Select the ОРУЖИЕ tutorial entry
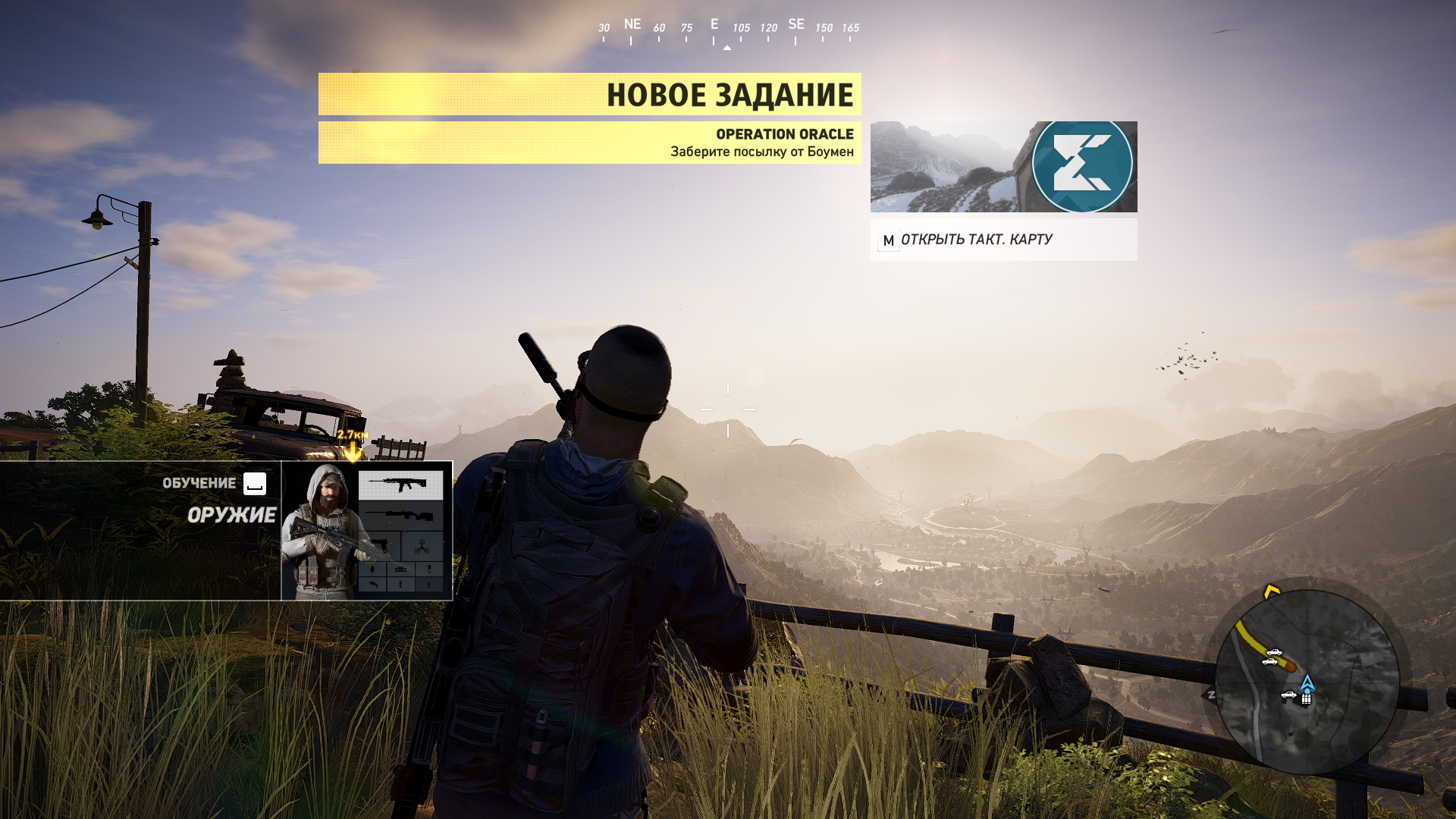This screenshot has width=1456, height=819. click(x=233, y=515)
